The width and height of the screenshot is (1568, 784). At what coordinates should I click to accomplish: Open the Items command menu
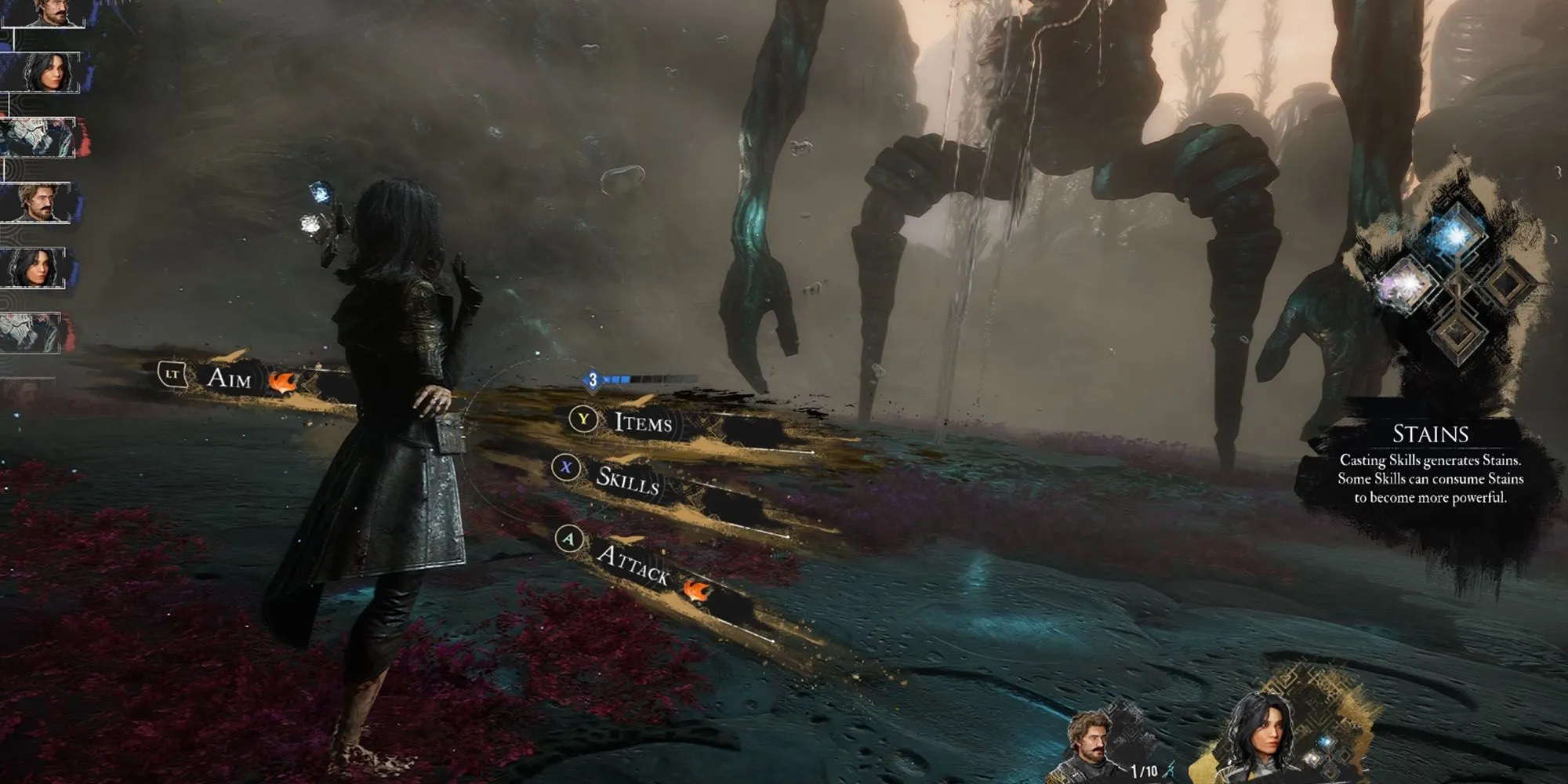coord(642,423)
